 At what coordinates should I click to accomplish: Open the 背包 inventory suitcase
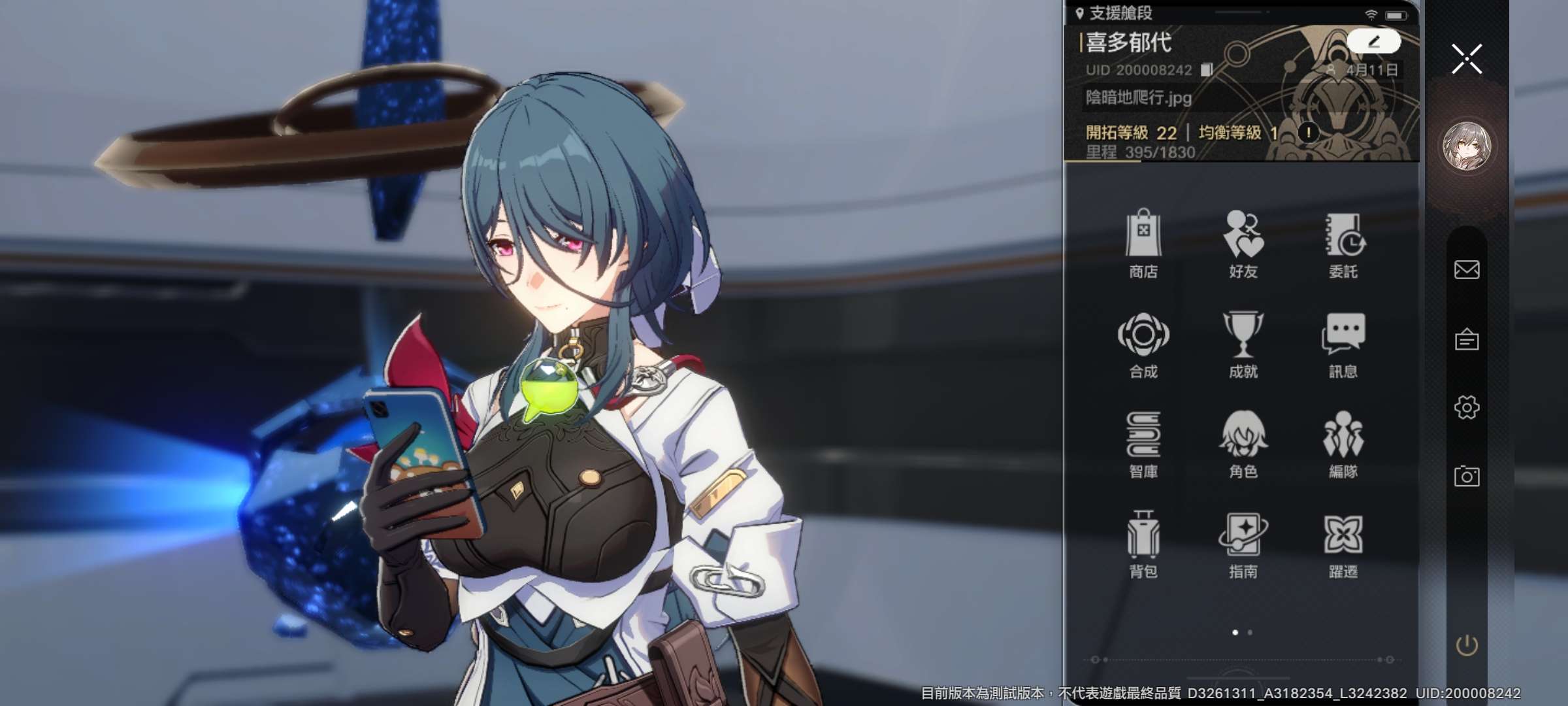click(x=1143, y=543)
